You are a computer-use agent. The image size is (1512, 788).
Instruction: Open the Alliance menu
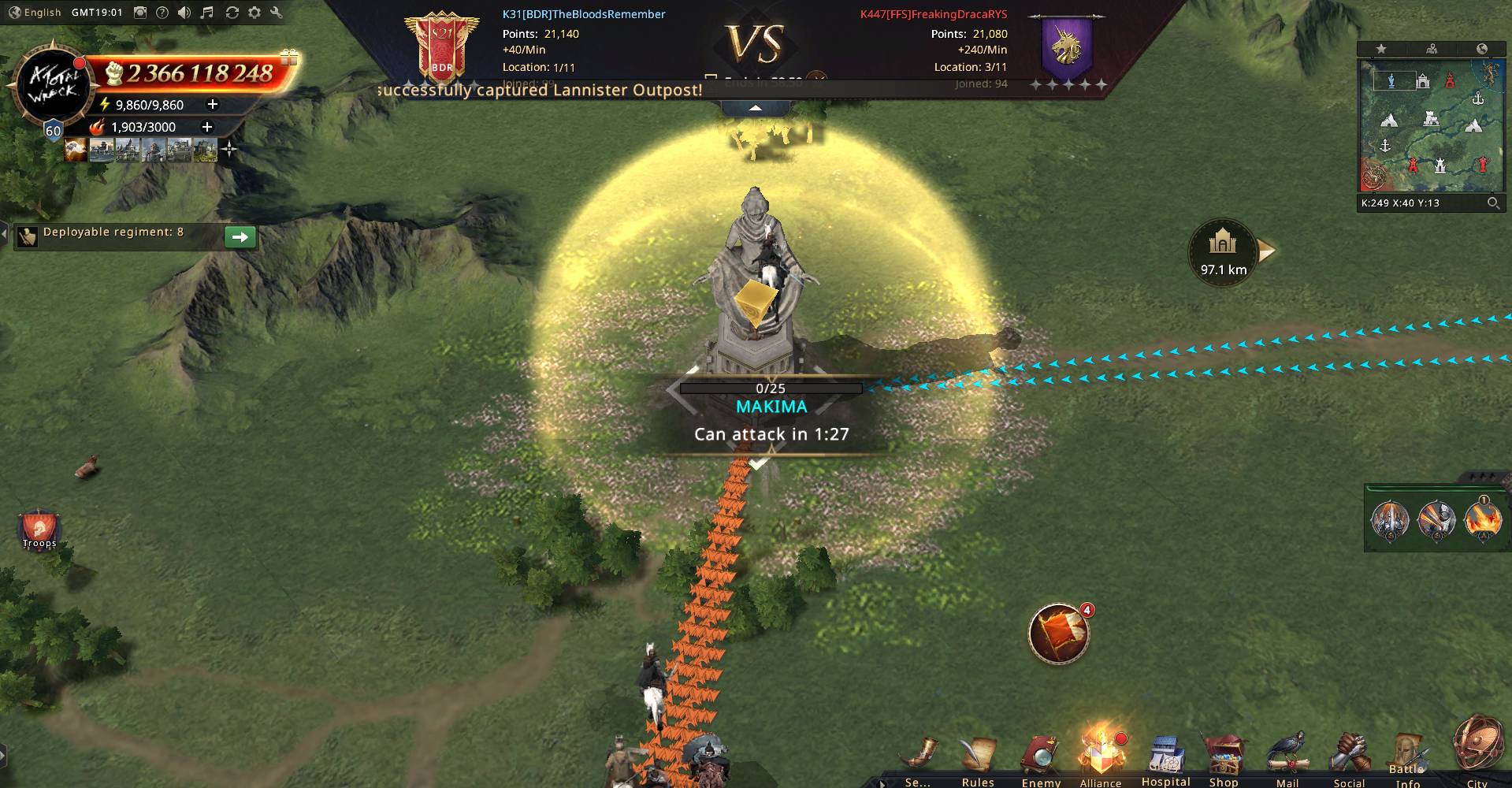(x=1100, y=756)
